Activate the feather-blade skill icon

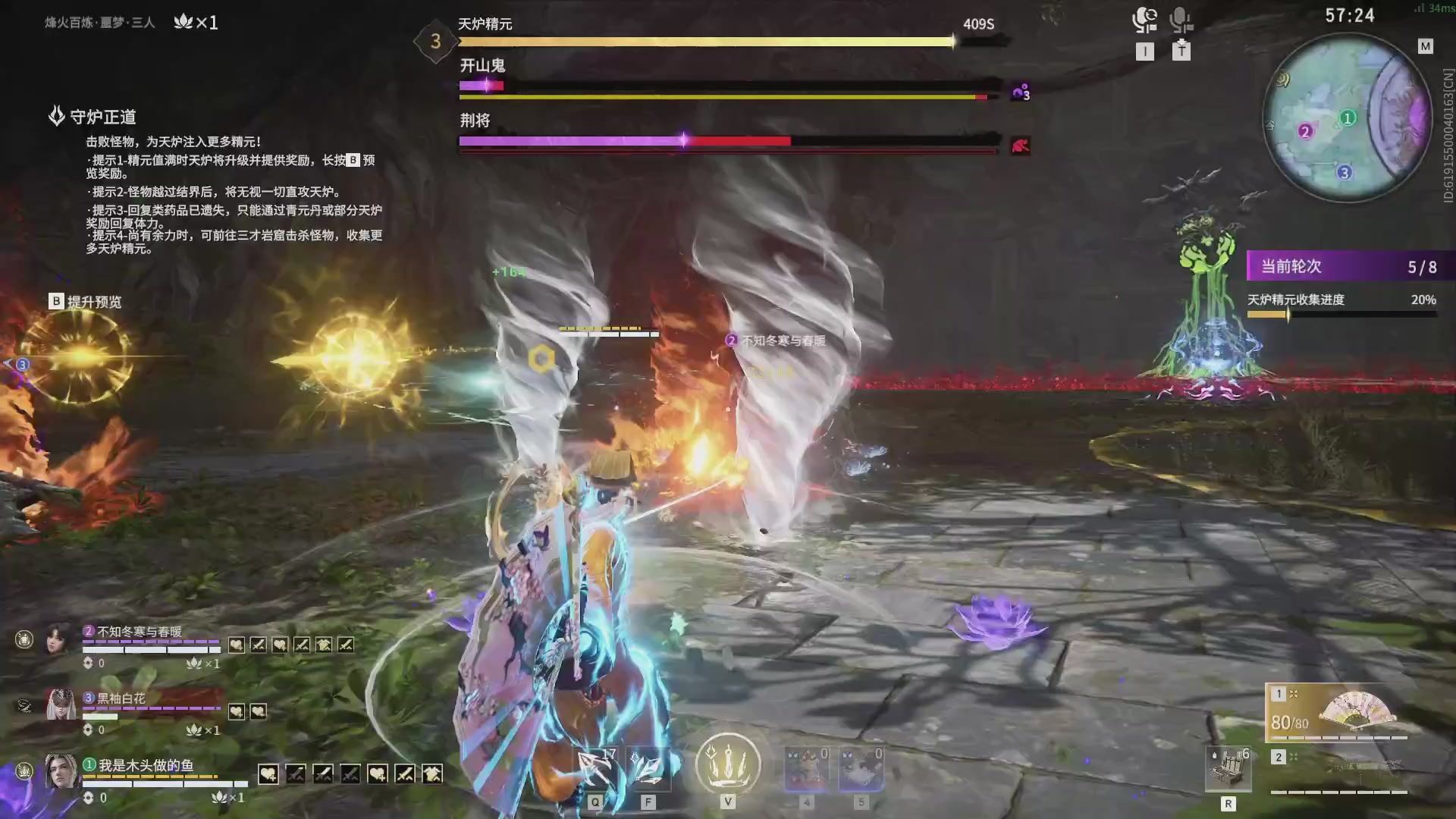click(648, 769)
